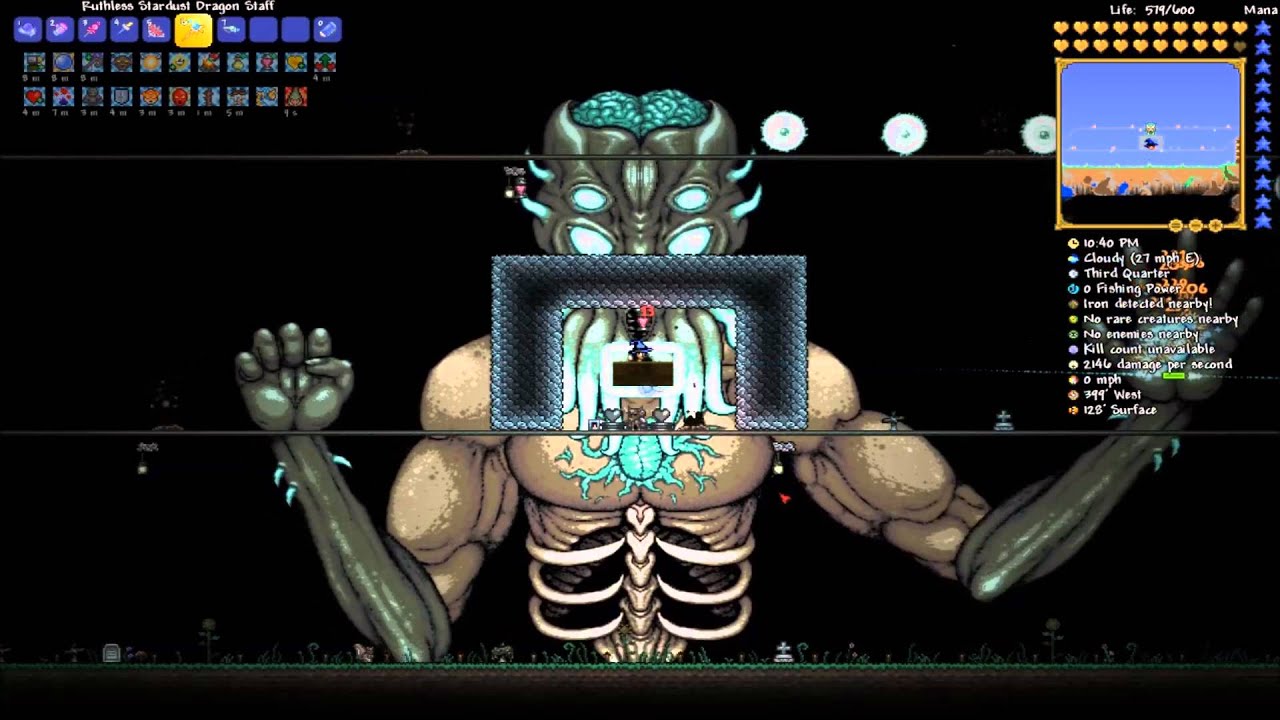Zoom in with the minimap plus button
The image size is (1280, 720).
point(1216,226)
